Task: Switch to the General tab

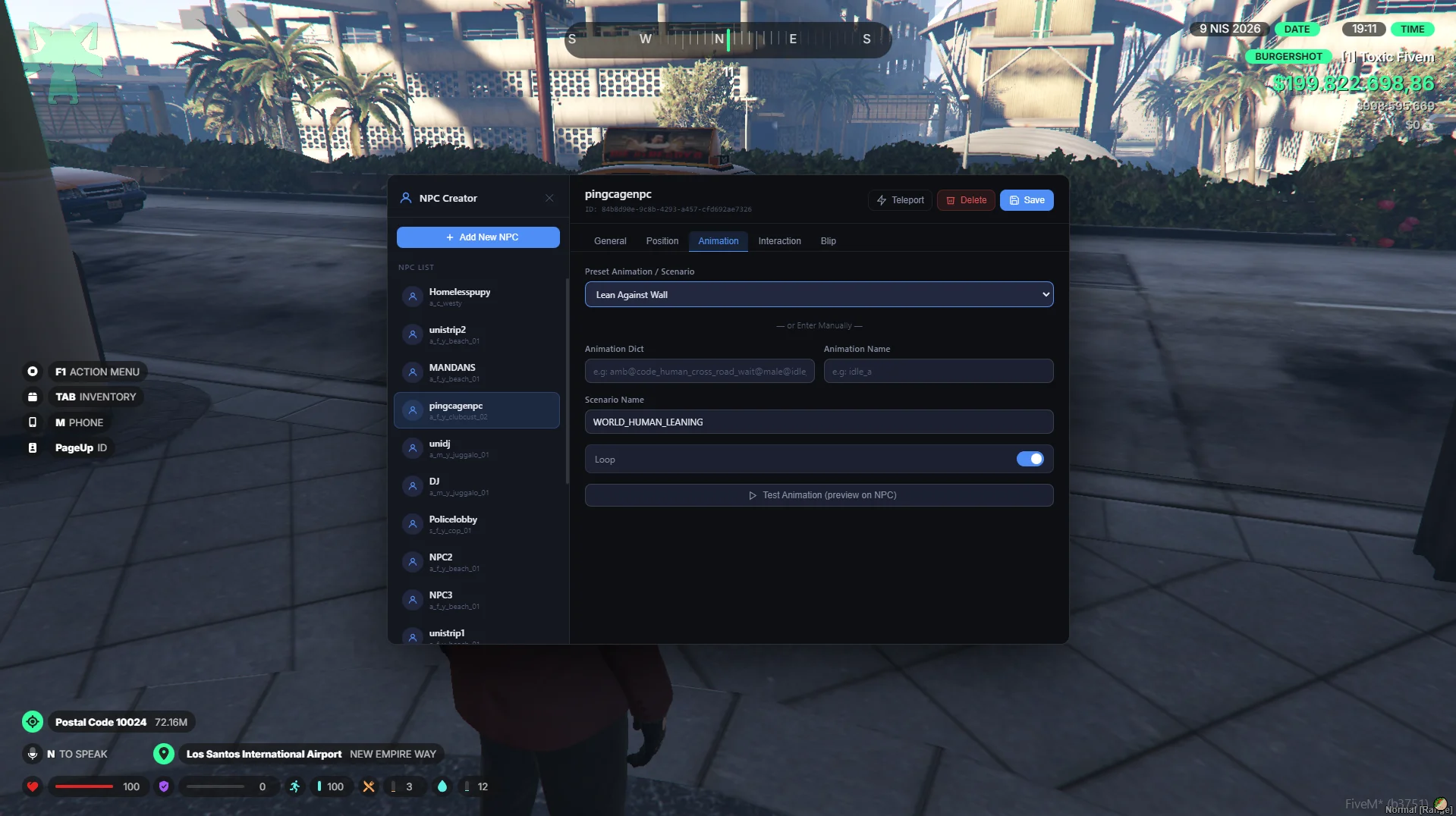Action: [x=610, y=241]
